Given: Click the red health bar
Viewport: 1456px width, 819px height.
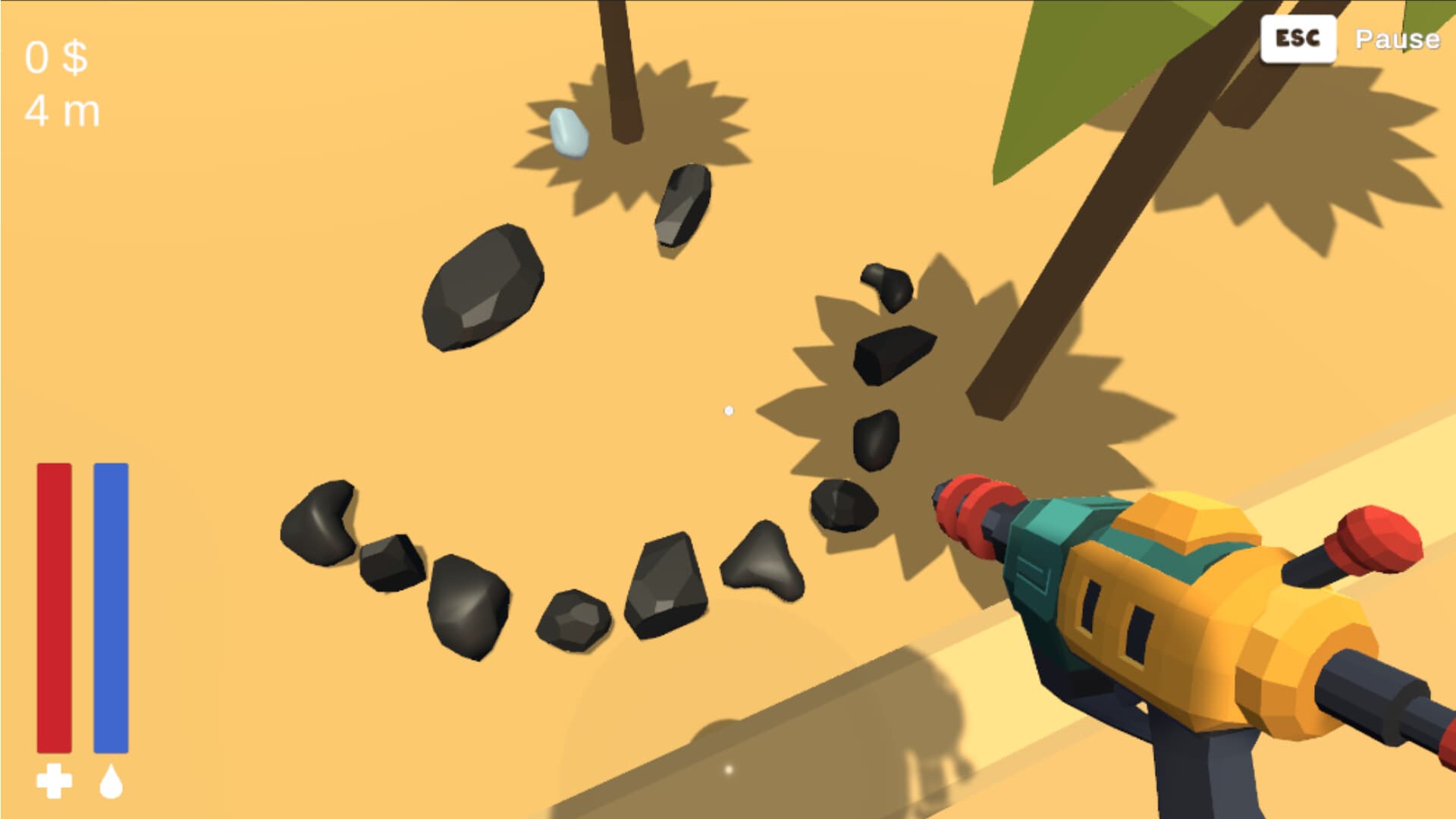Looking at the screenshot, I should pyautogui.click(x=53, y=607).
